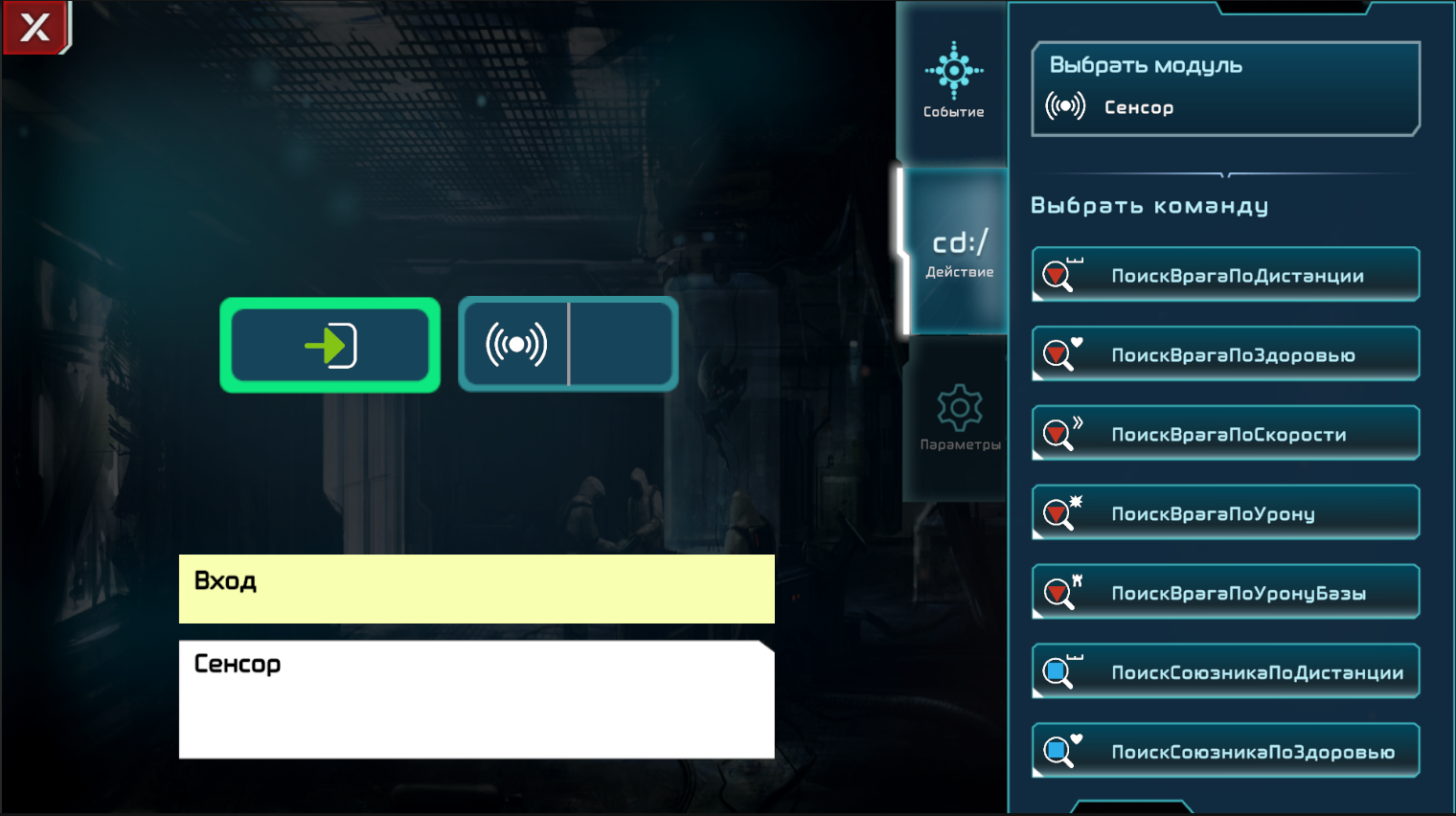The image size is (1456, 816).
Task: Switch to the Событие tab
Action: (x=953, y=81)
